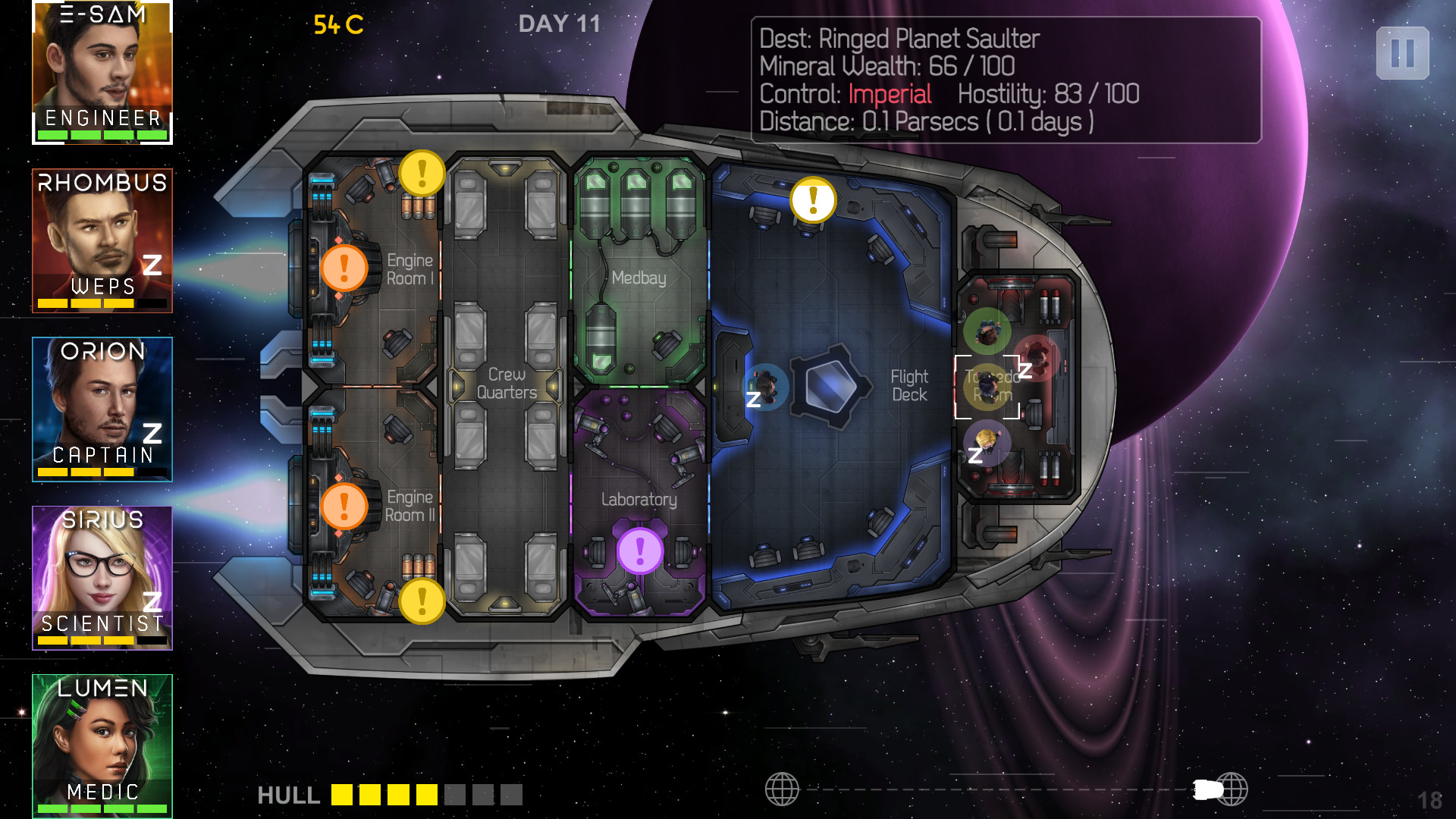Screen dimensions: 1456x819
Task: Select Rhombus the Weps portrait
Action: coord(102,240)
